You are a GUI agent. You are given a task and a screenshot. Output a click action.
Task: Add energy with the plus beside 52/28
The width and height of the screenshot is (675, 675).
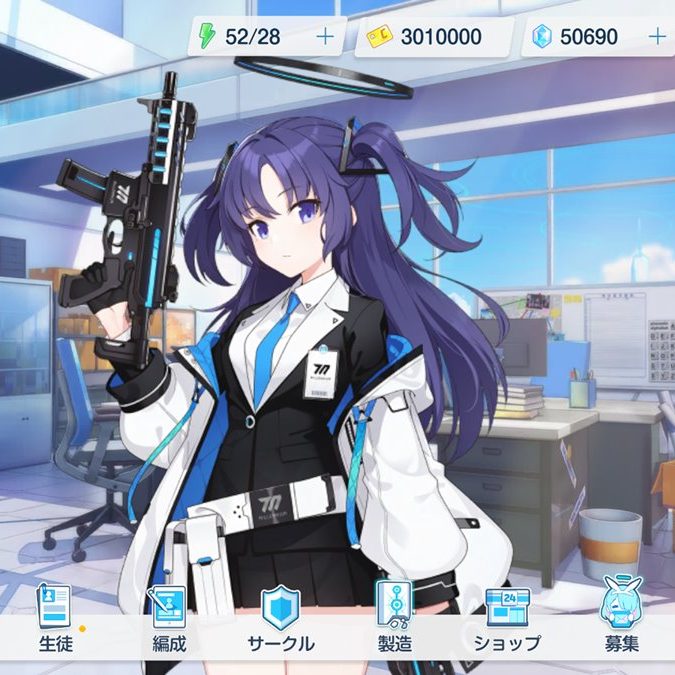click(x=325, y=37)
